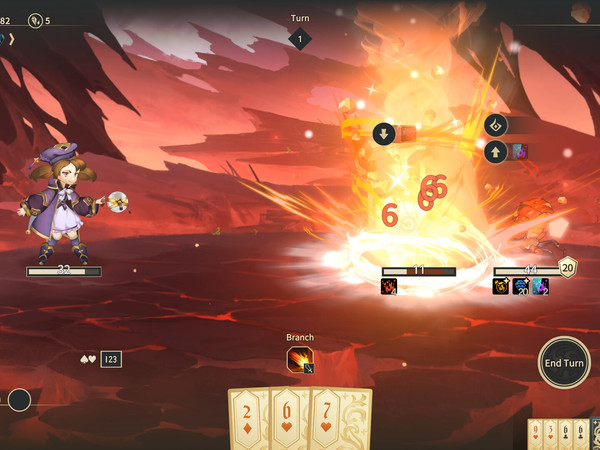Screen dimensions: 600x450
Task: Inspect the enemy's up-arrow buff intent
Action: pyautogui.click(x=495, y=152)
